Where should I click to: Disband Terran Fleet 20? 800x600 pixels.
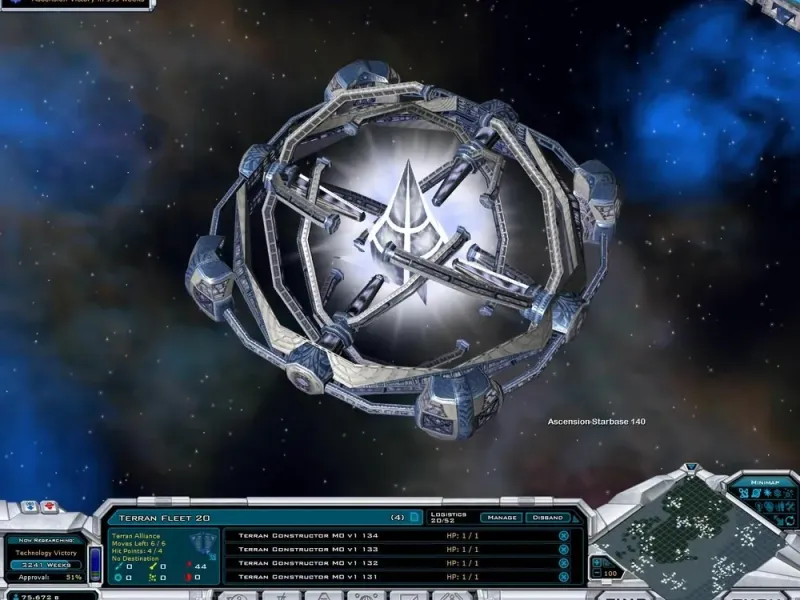tap(550, 518)
